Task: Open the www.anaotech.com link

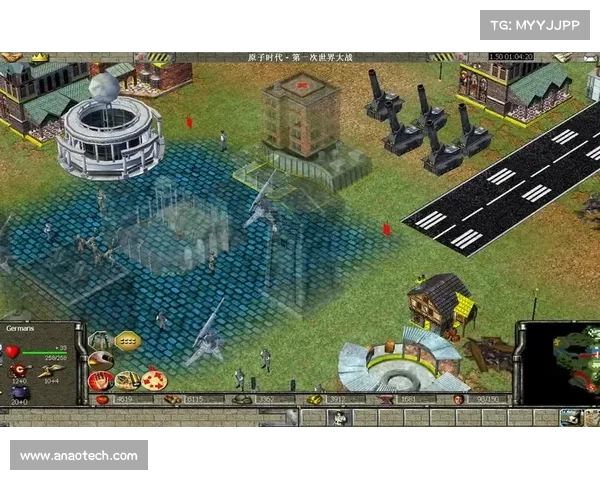Action: pos(79,456)
